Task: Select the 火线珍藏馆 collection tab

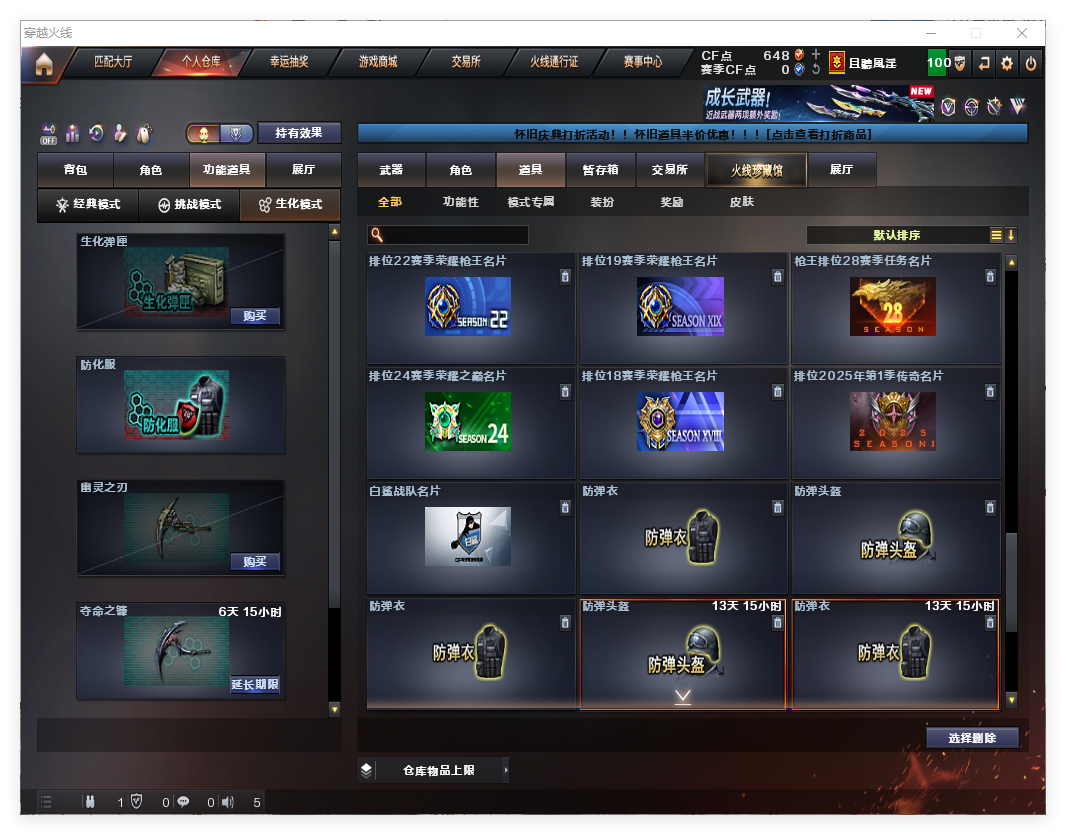Action: coord(756,170)
